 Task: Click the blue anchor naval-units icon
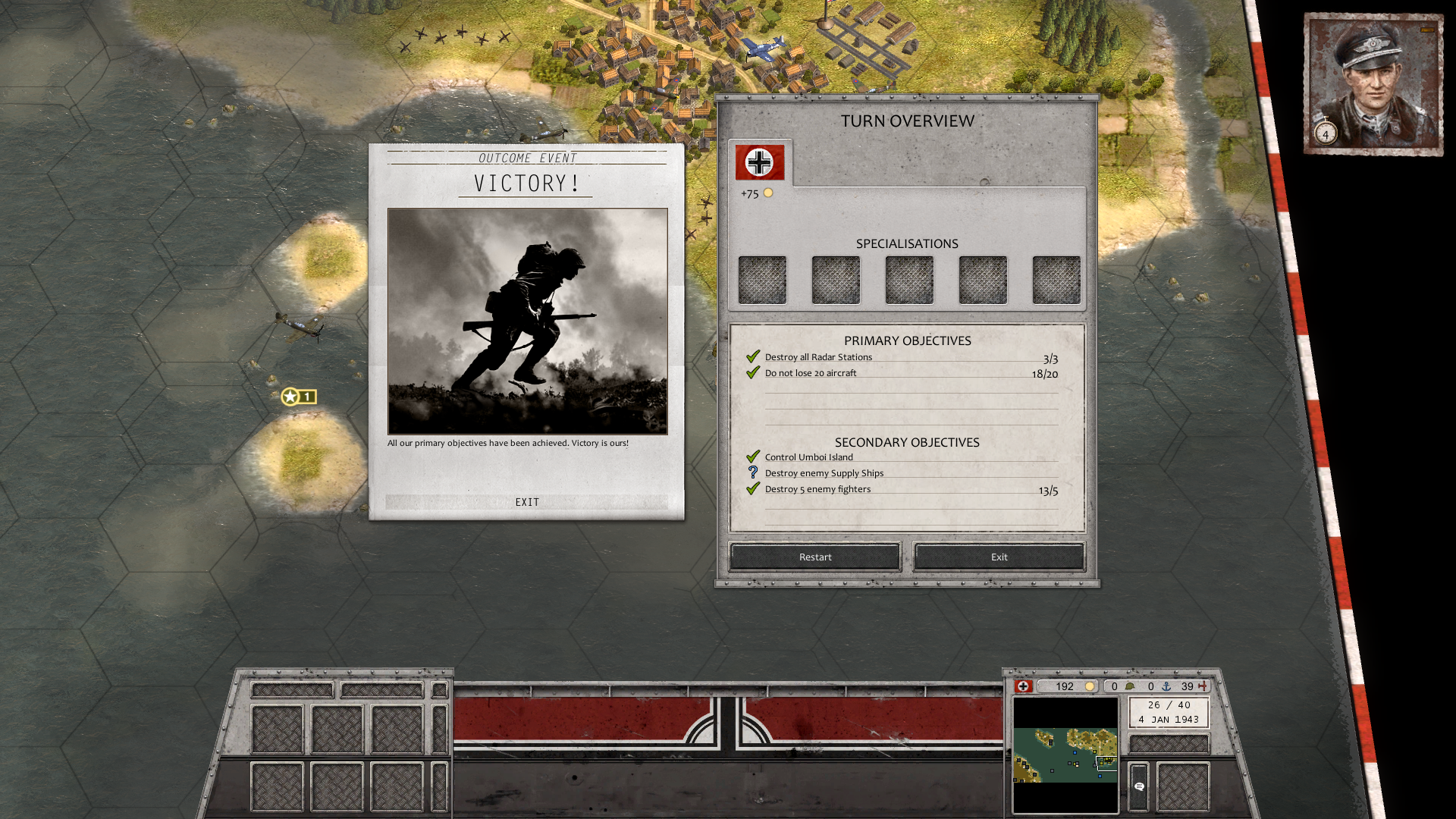(1166, 686)
